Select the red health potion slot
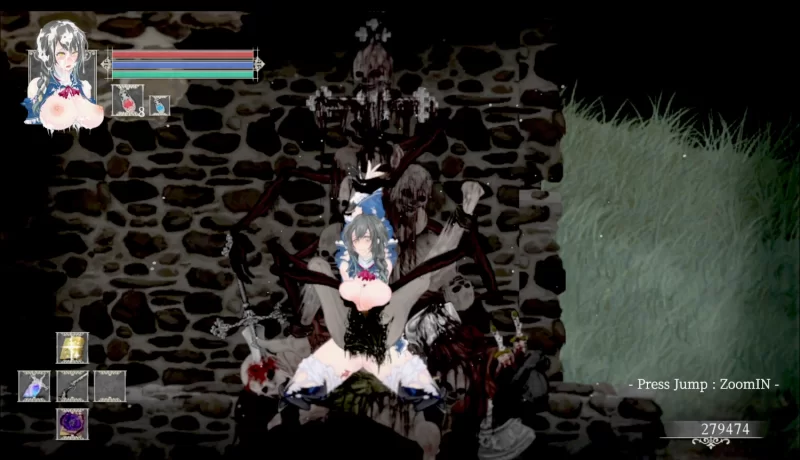 (x=127, y=102)
